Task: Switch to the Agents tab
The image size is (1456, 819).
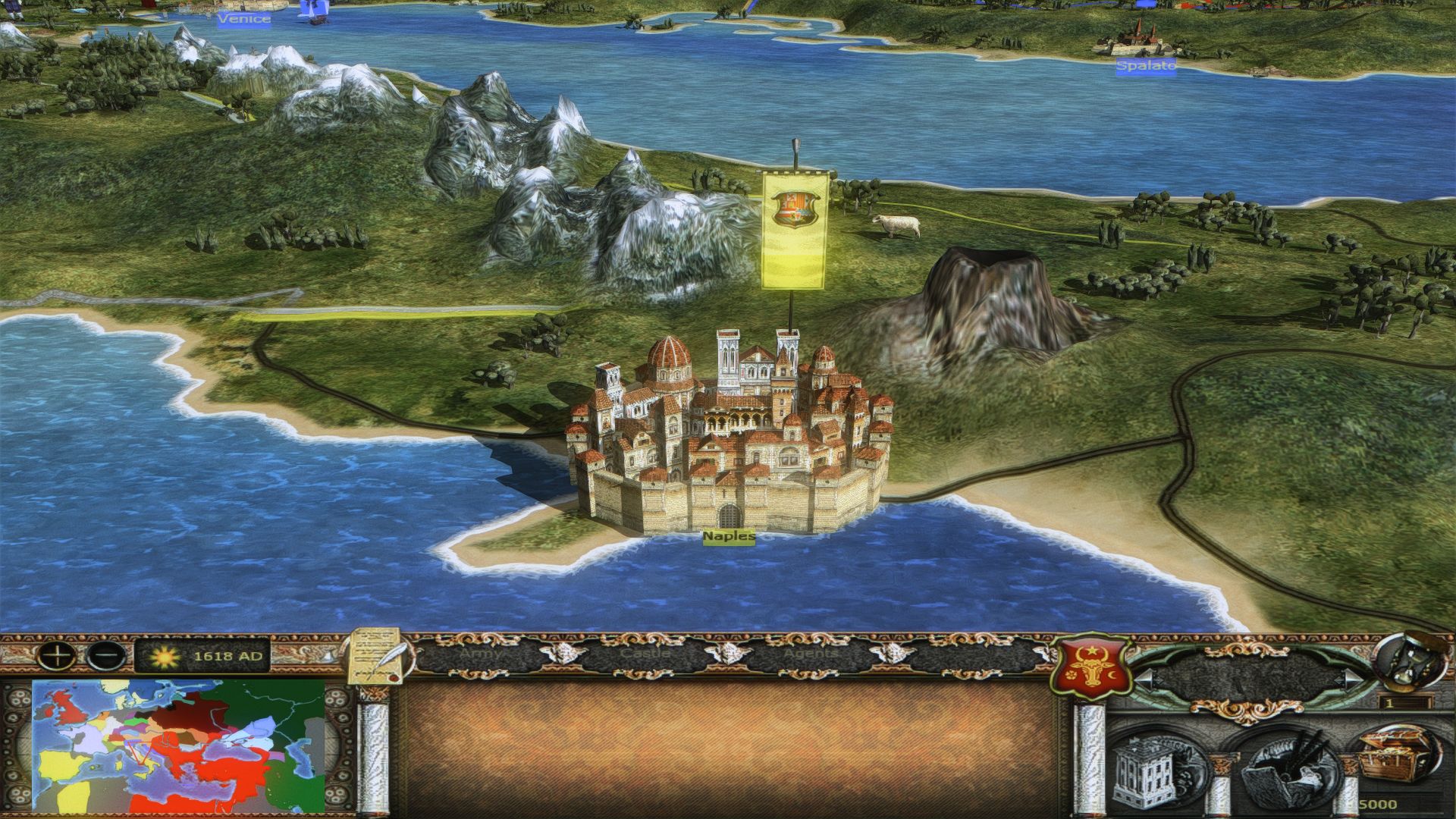Action: pos(810,653)
